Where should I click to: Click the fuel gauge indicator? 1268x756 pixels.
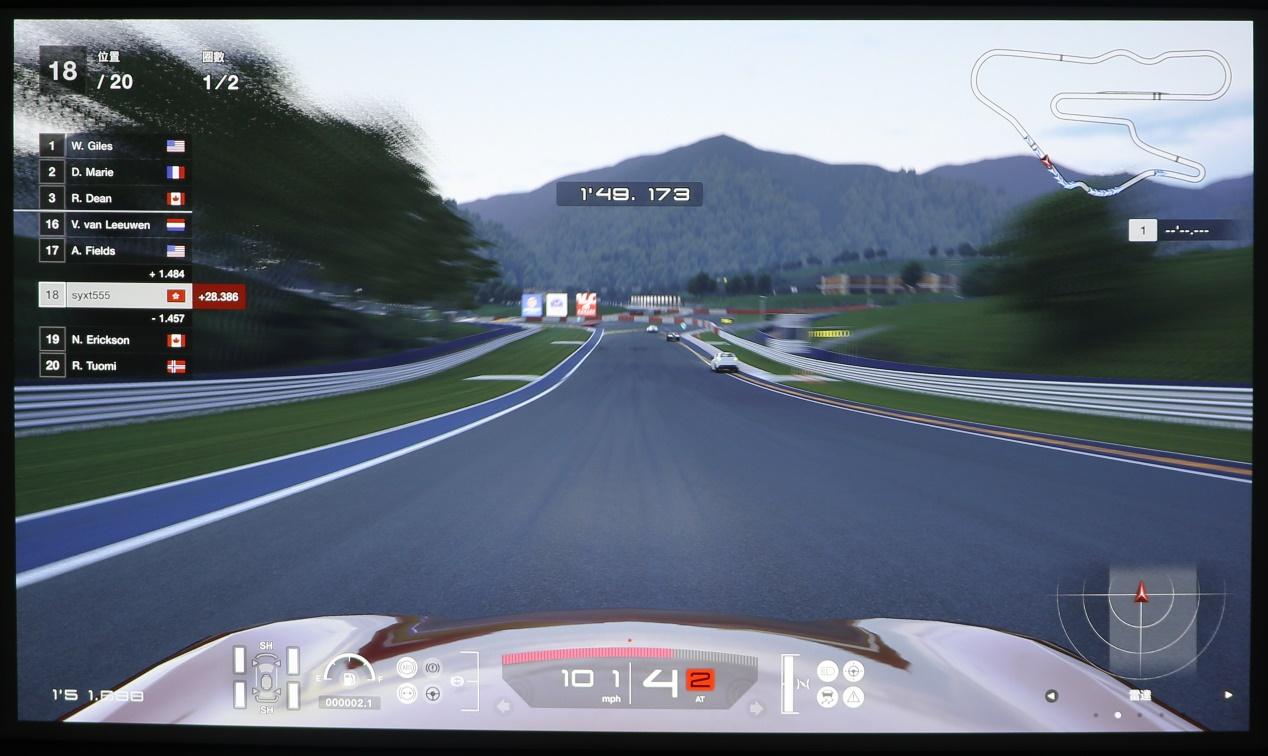coord(349,675)
